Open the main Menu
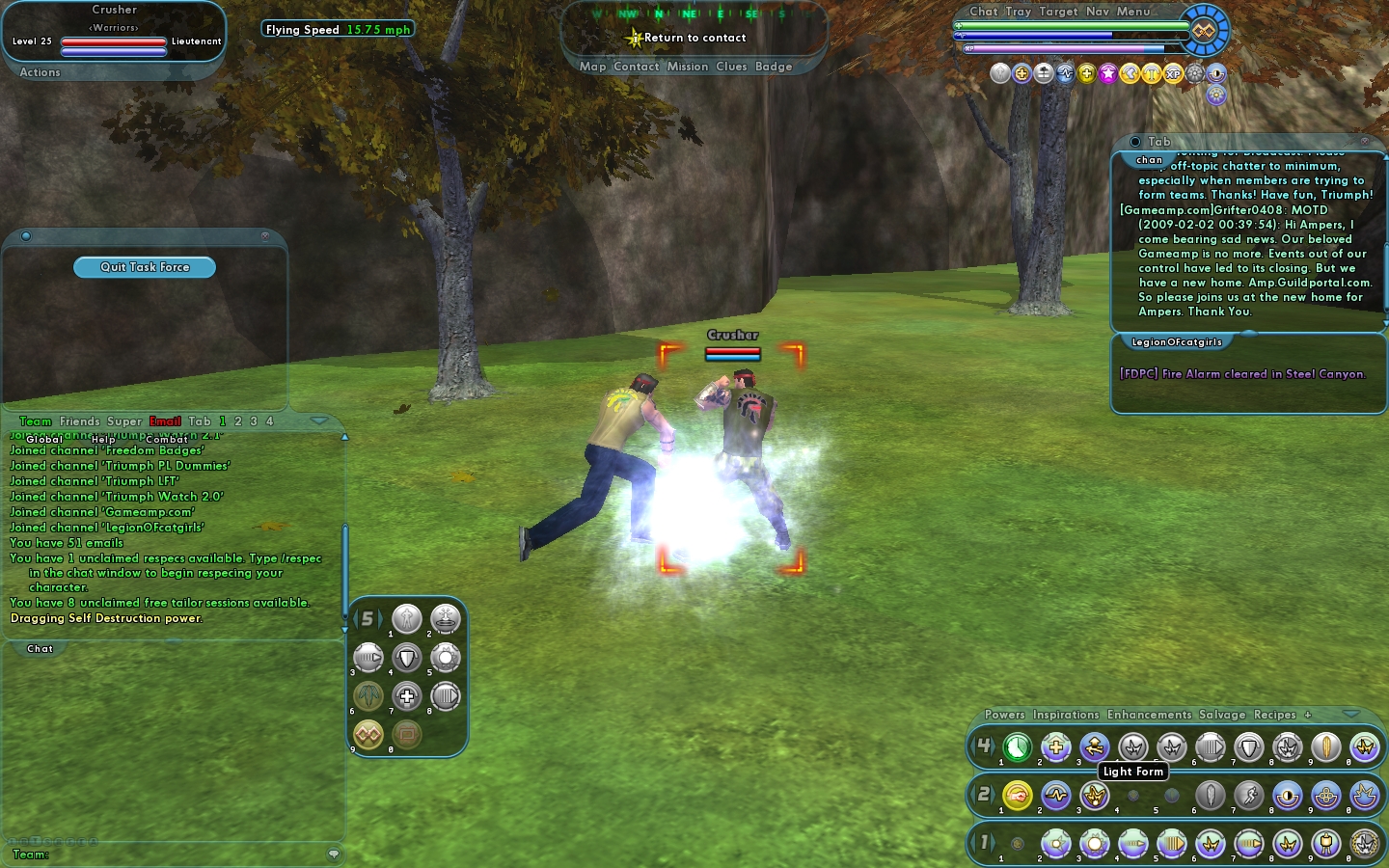The height and width of the screenshot is (868, 1389). (1133, 12)
